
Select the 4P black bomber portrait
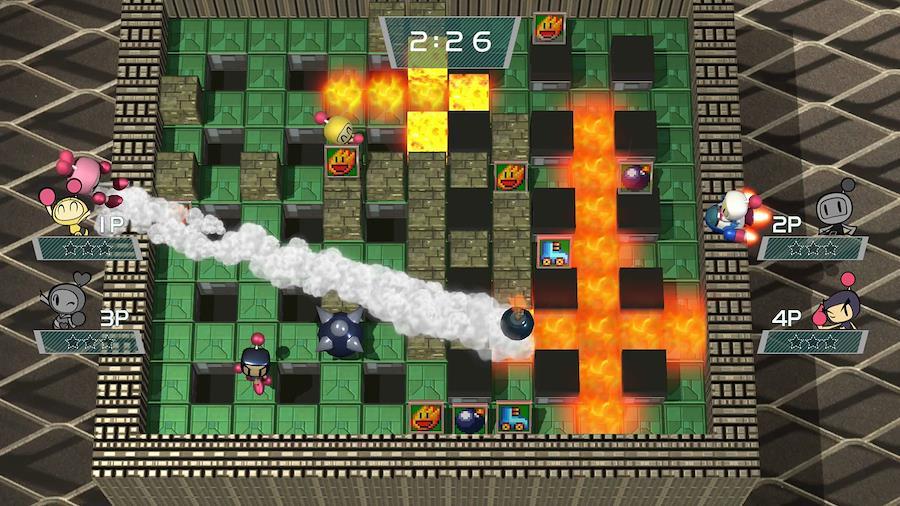coord(838,305)
